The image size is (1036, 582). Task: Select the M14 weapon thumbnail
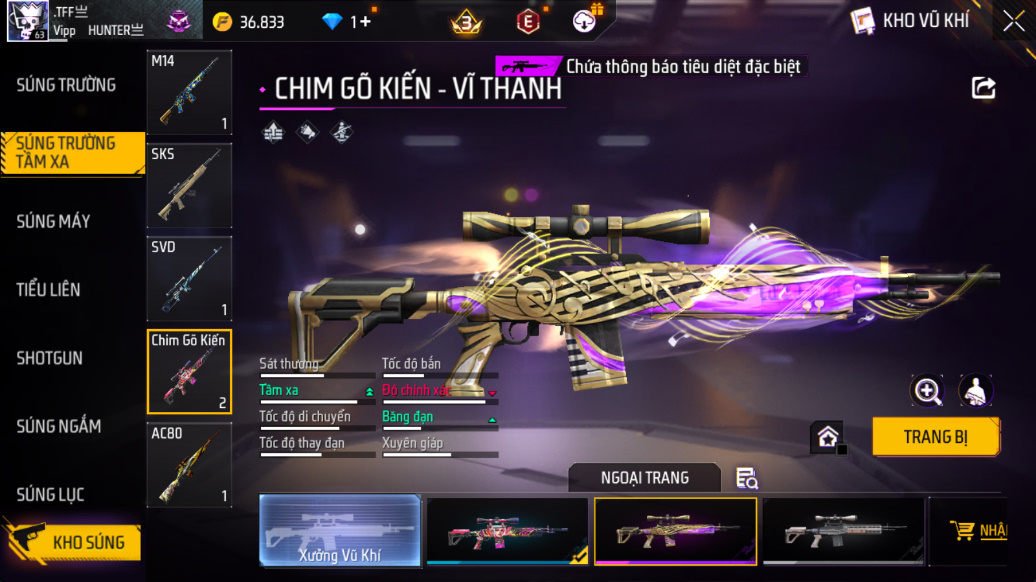point(189,93)
